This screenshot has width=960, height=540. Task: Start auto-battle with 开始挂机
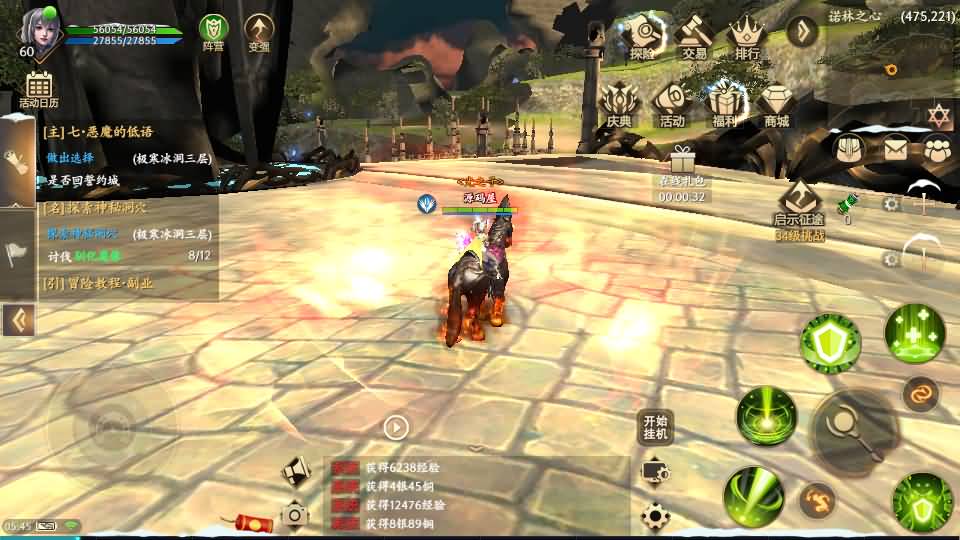(x=655, y=427)
